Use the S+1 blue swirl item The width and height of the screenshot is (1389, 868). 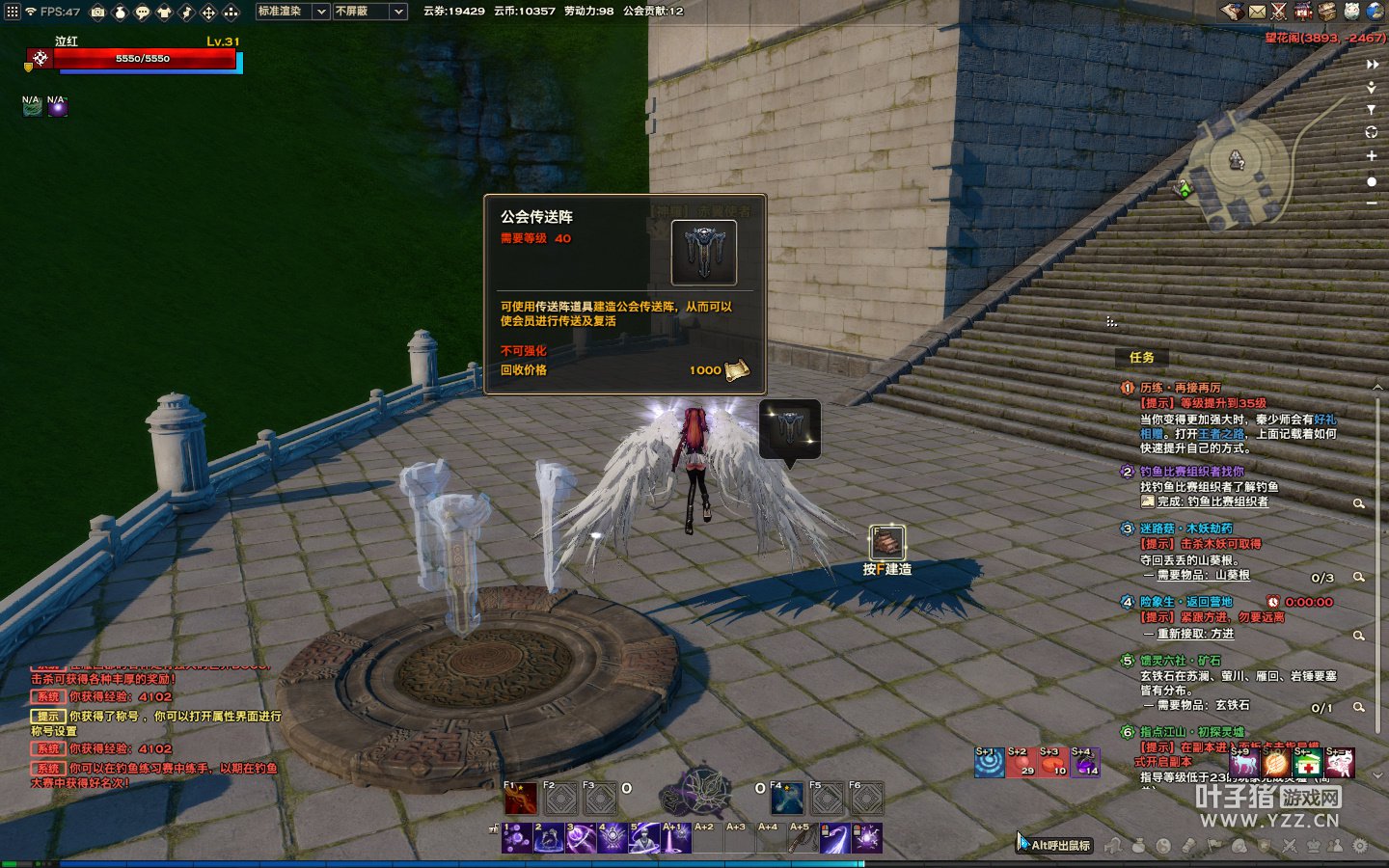point(989,762)
